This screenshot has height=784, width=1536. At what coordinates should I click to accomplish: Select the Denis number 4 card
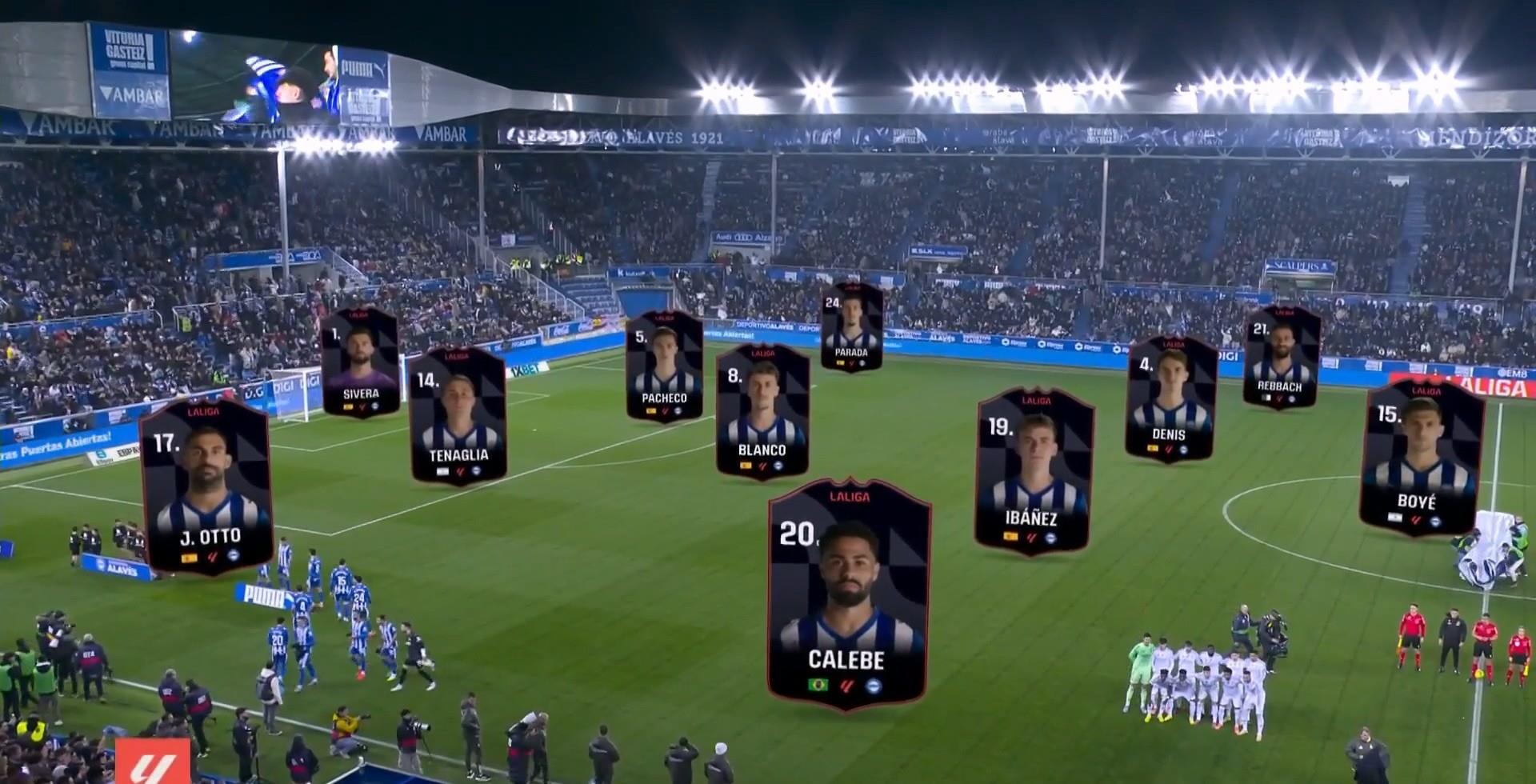(1170, 399)
